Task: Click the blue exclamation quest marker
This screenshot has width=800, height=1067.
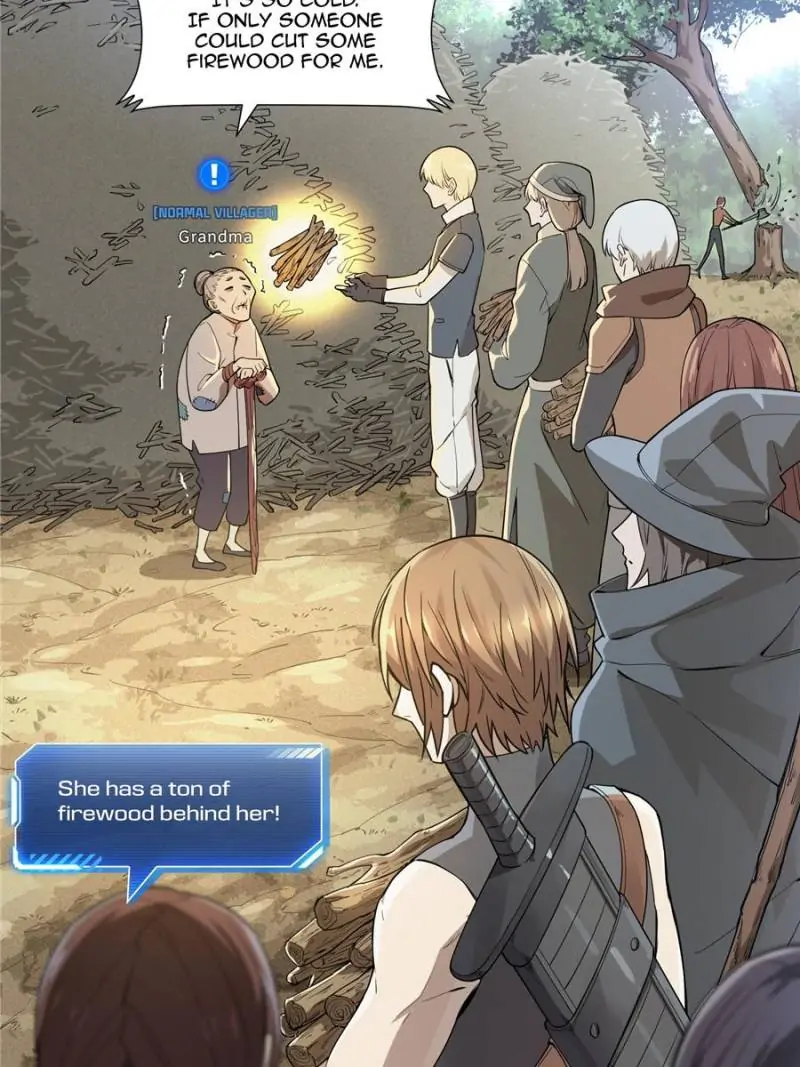Action: [x=214, y=176]
